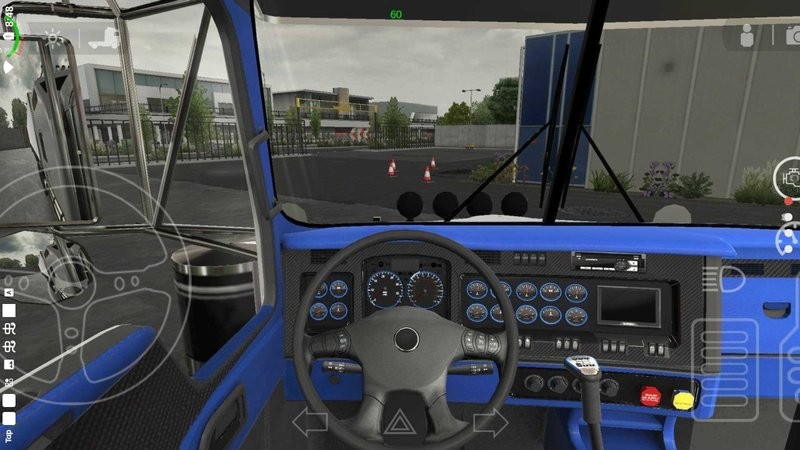Select the truck icon at top
This screenshot has height=450, width=800.
pyautogui.click(x=103, y=40)
